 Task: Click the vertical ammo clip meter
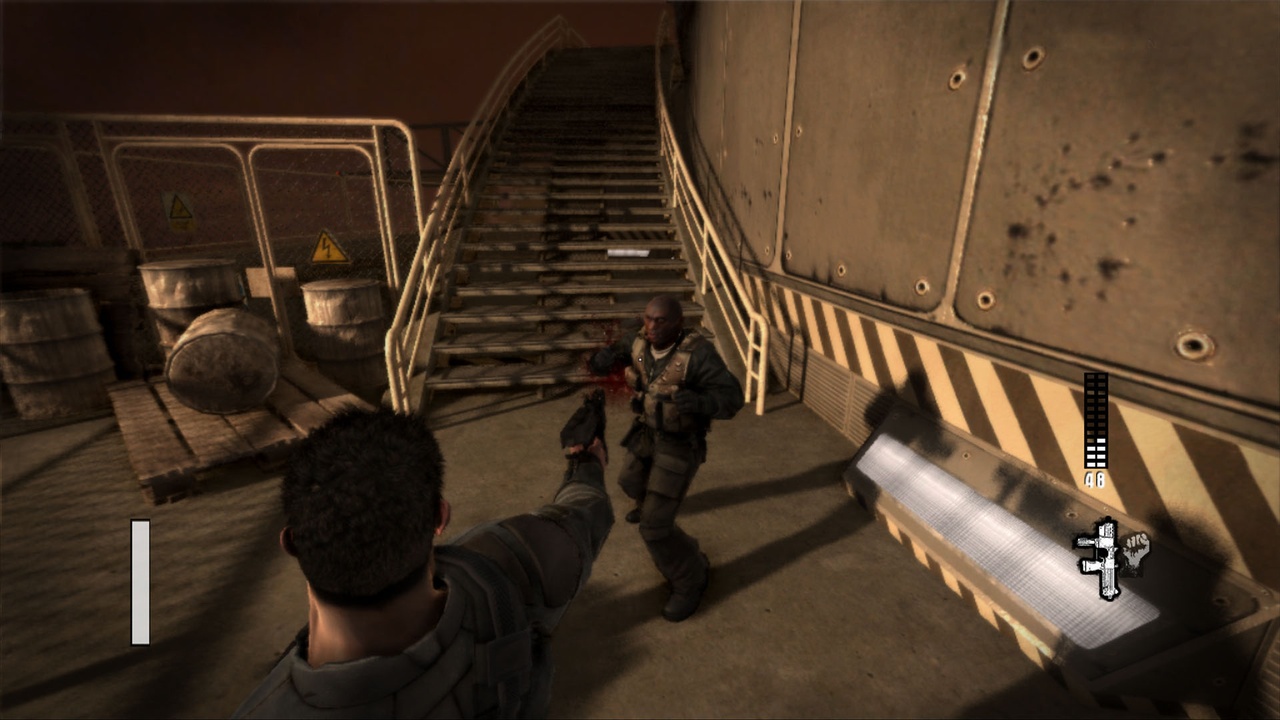pyautogui.click(x=1094, y=420)
